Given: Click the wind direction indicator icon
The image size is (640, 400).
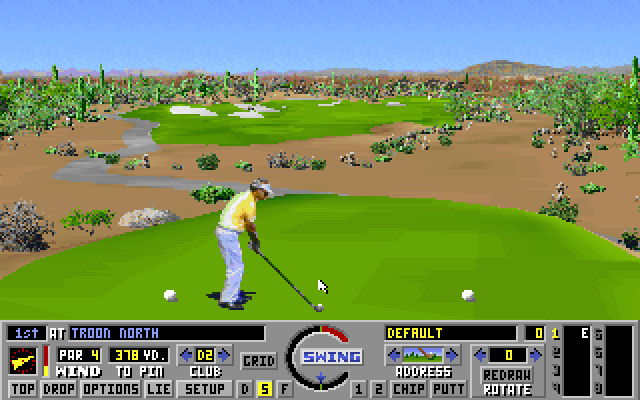Looking at the screenshot, I should [24, 358].
